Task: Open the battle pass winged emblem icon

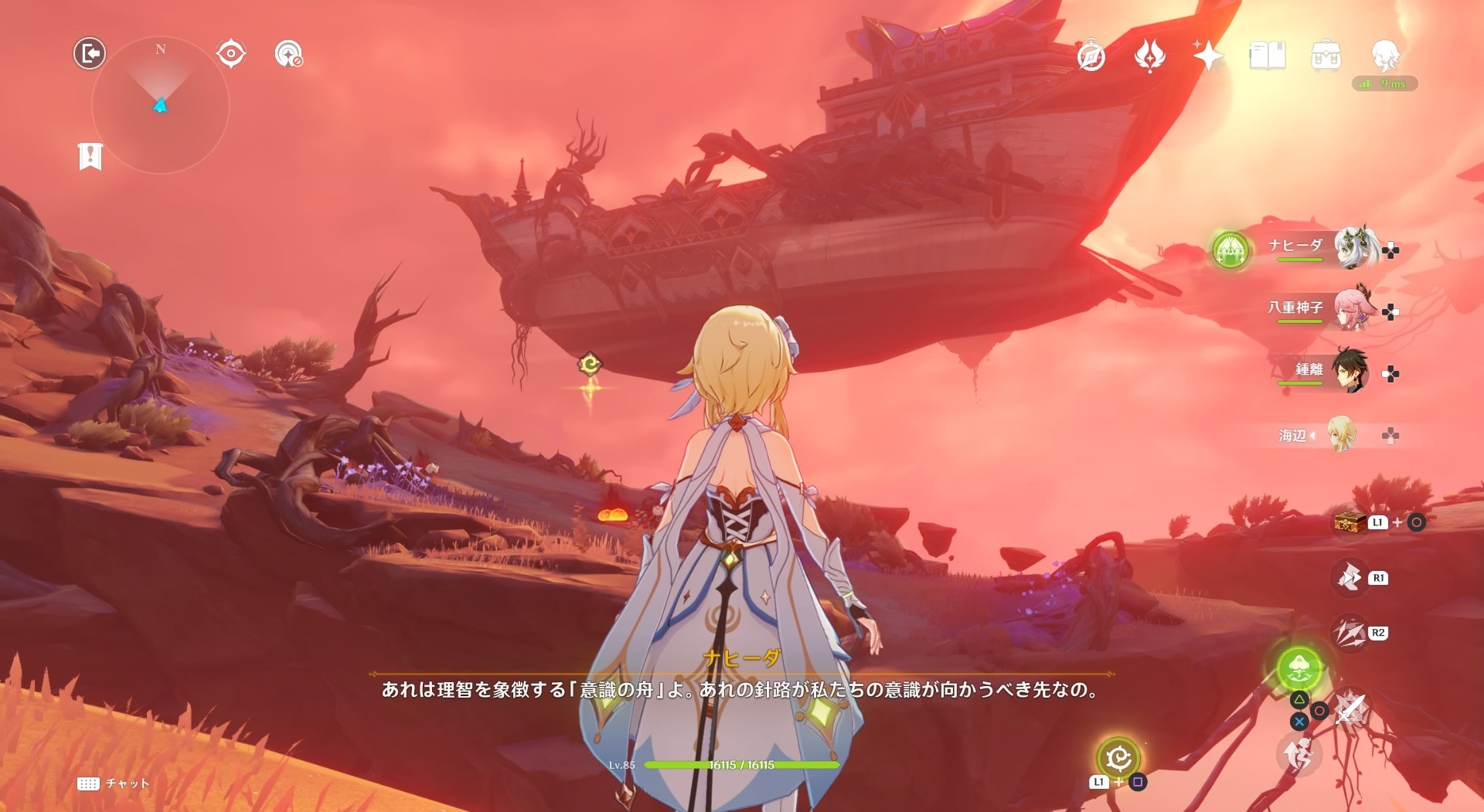Action: (x=1150, y=56)
